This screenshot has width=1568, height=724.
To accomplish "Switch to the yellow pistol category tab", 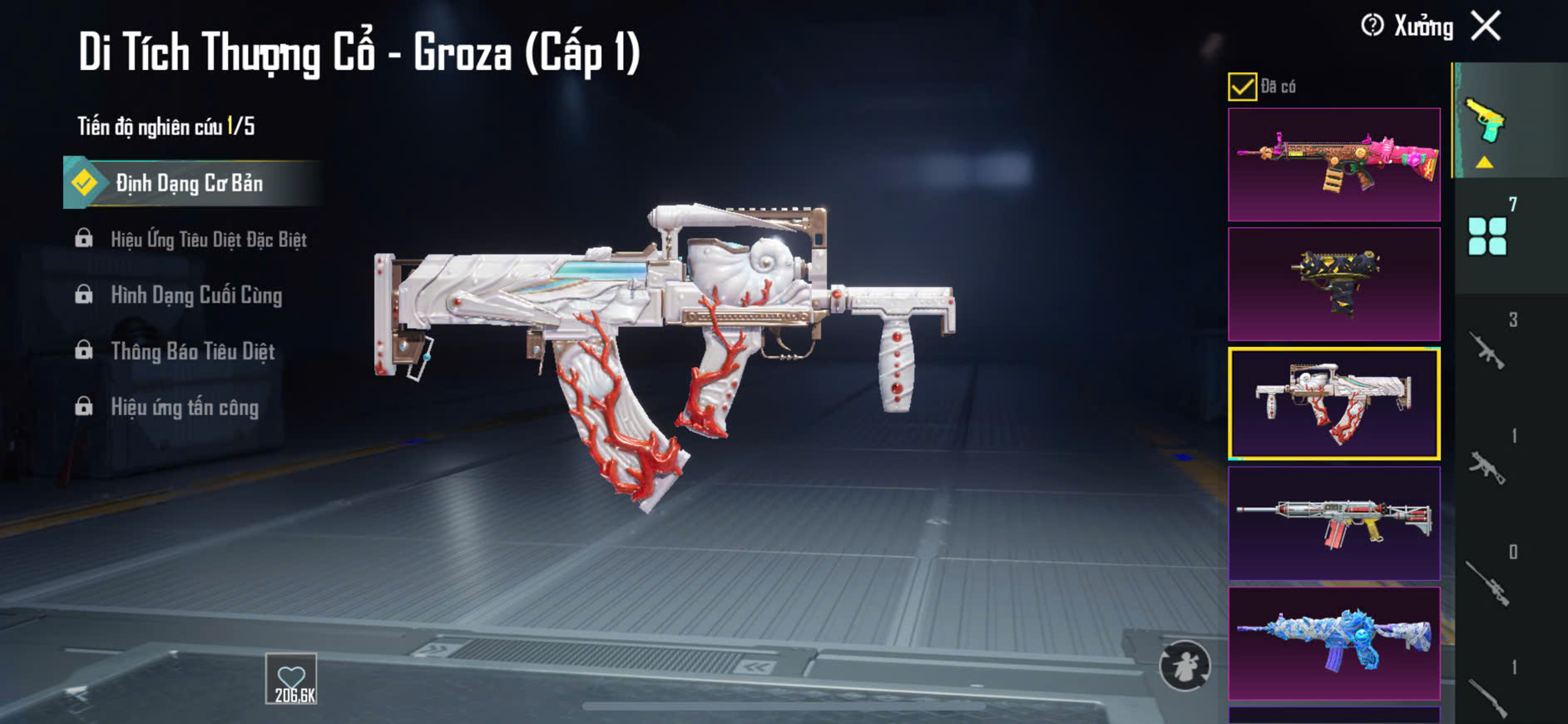I will [x=1486, y=121].
